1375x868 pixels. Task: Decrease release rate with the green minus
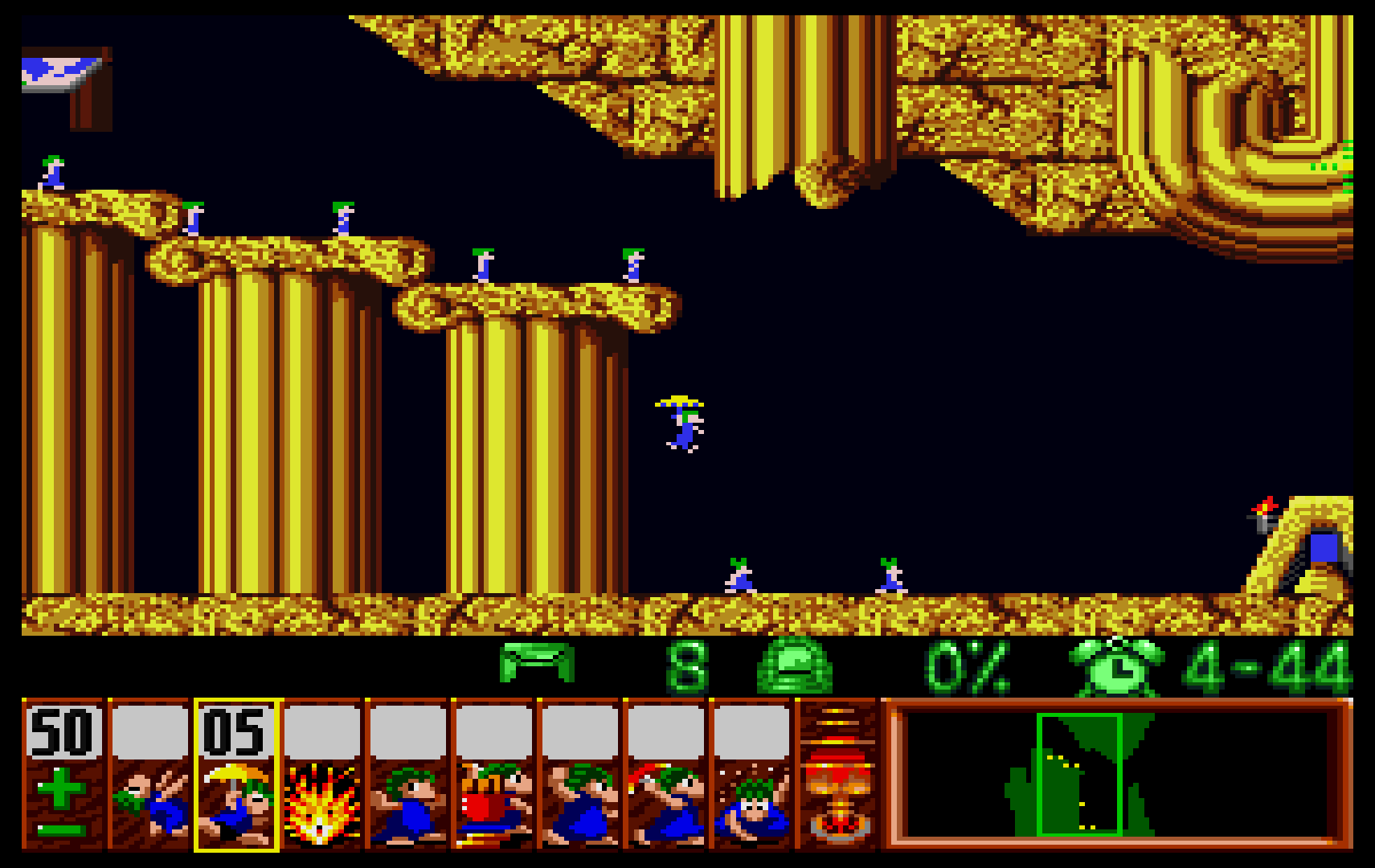click(61, 831)
